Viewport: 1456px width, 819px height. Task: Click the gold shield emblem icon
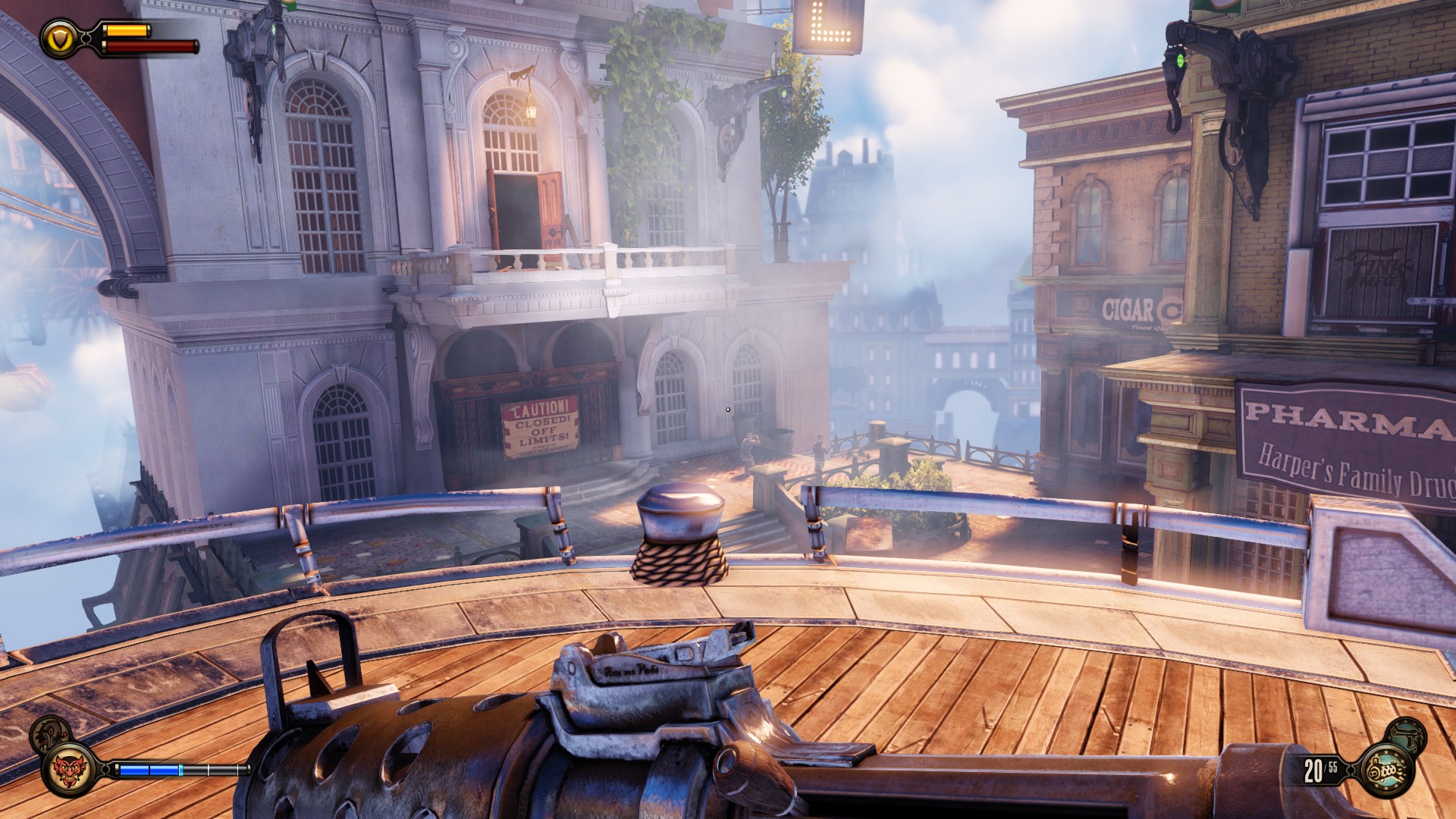(x=58, y=39)
